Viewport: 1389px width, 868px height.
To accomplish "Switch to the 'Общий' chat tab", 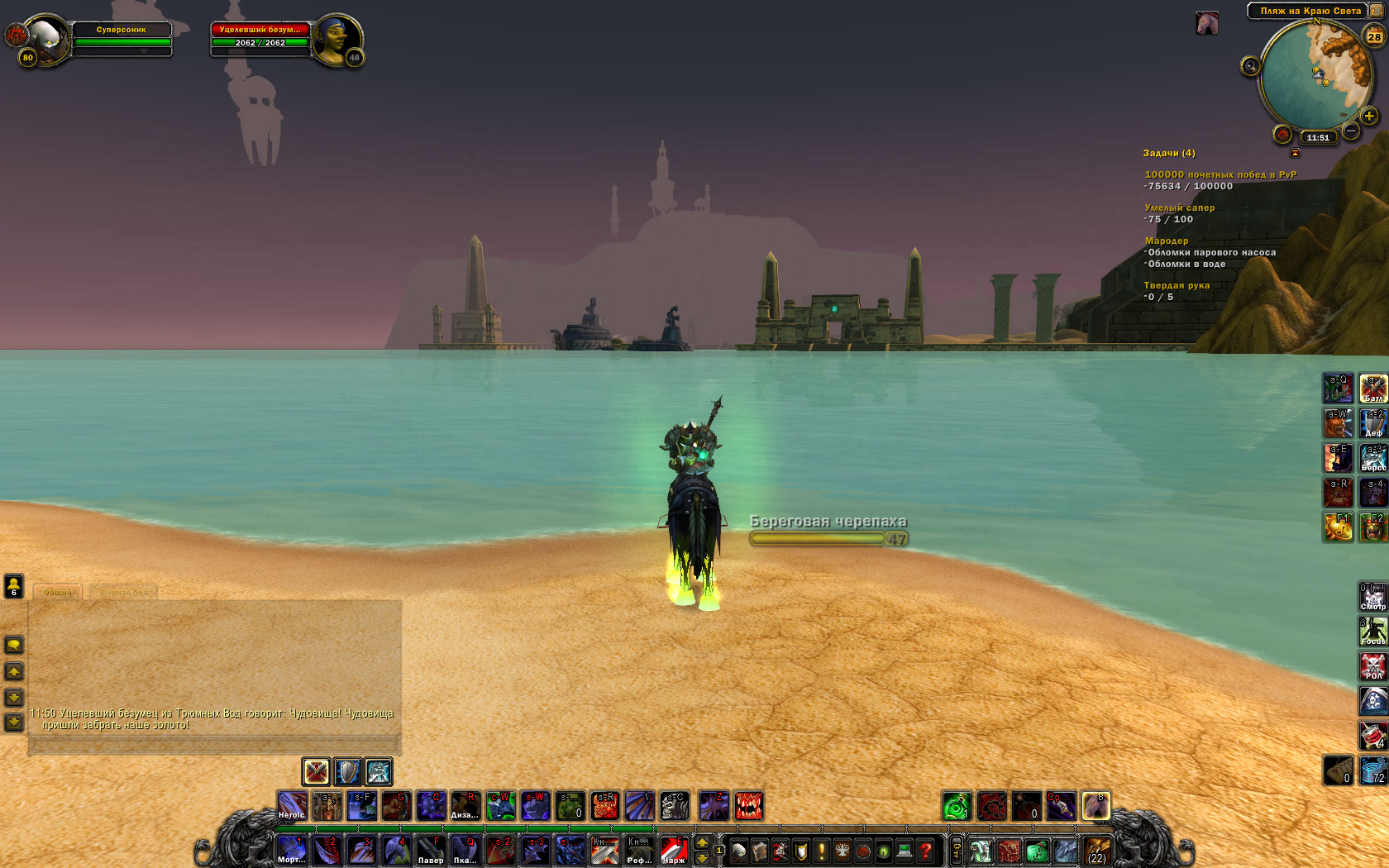I will pos(58,592).
